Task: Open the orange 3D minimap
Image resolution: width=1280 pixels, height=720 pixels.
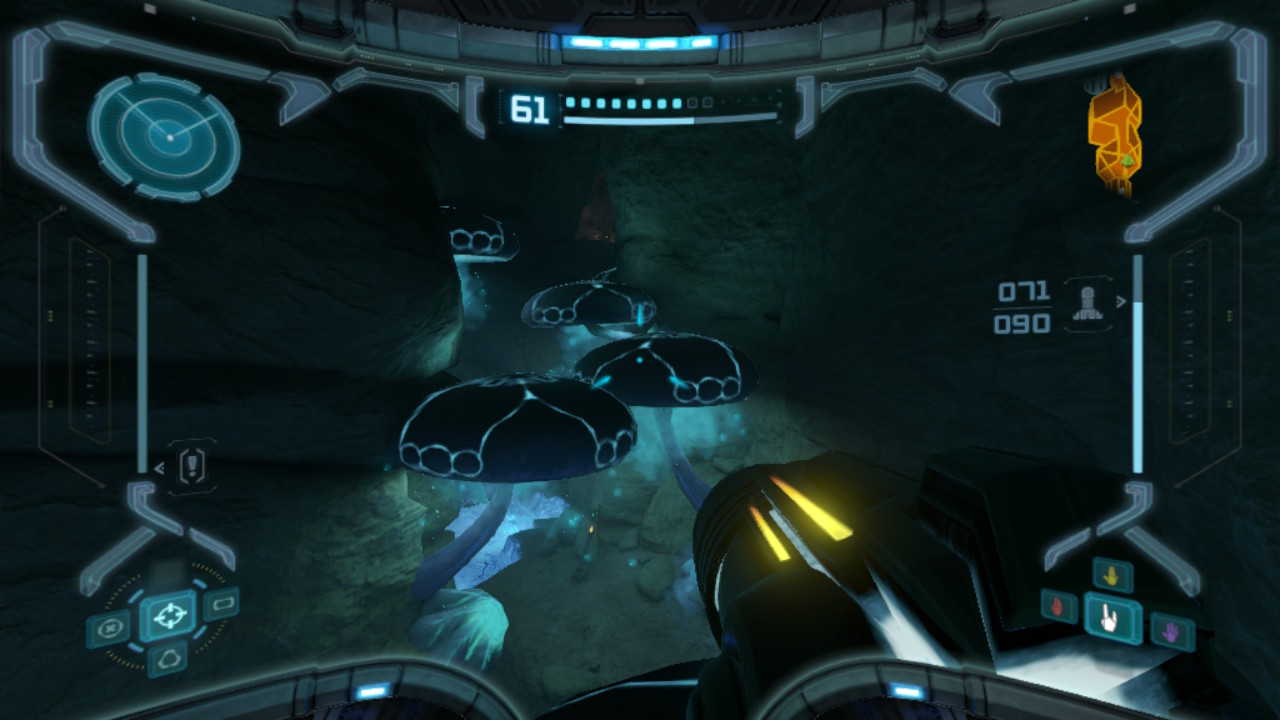Action: [x=1115, y=132]
